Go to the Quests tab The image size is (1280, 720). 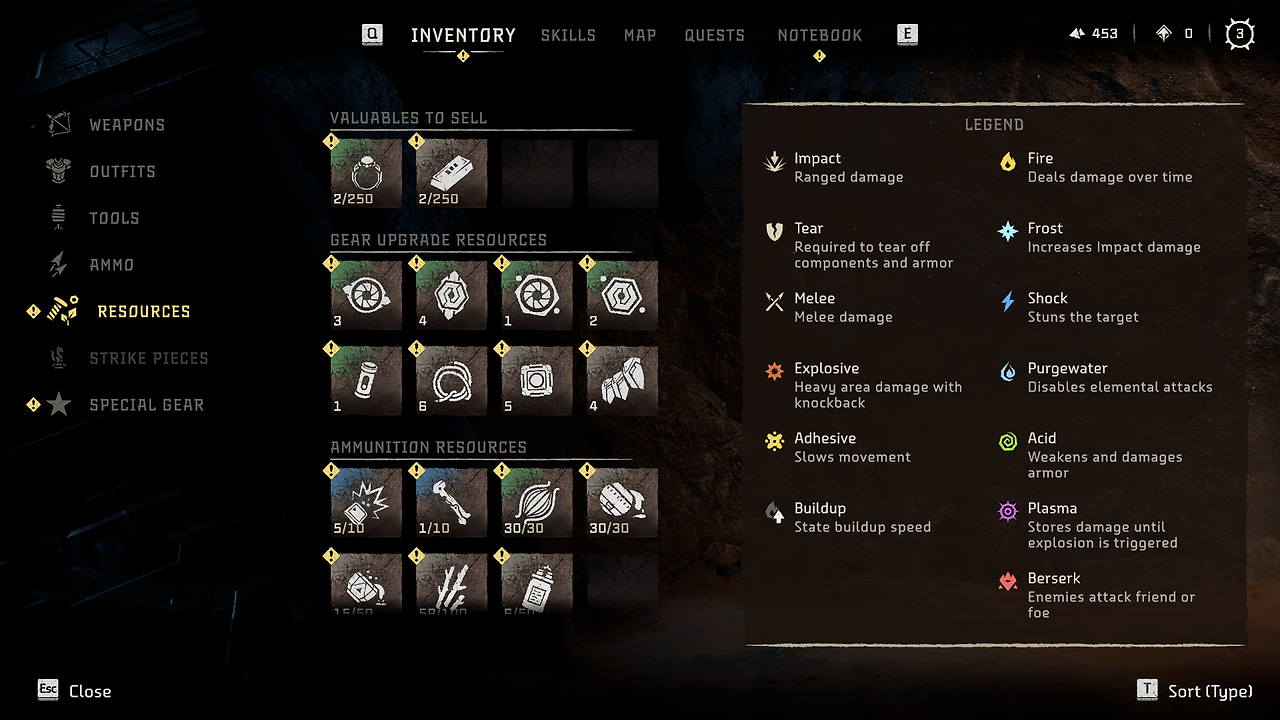tap(714, 35)
